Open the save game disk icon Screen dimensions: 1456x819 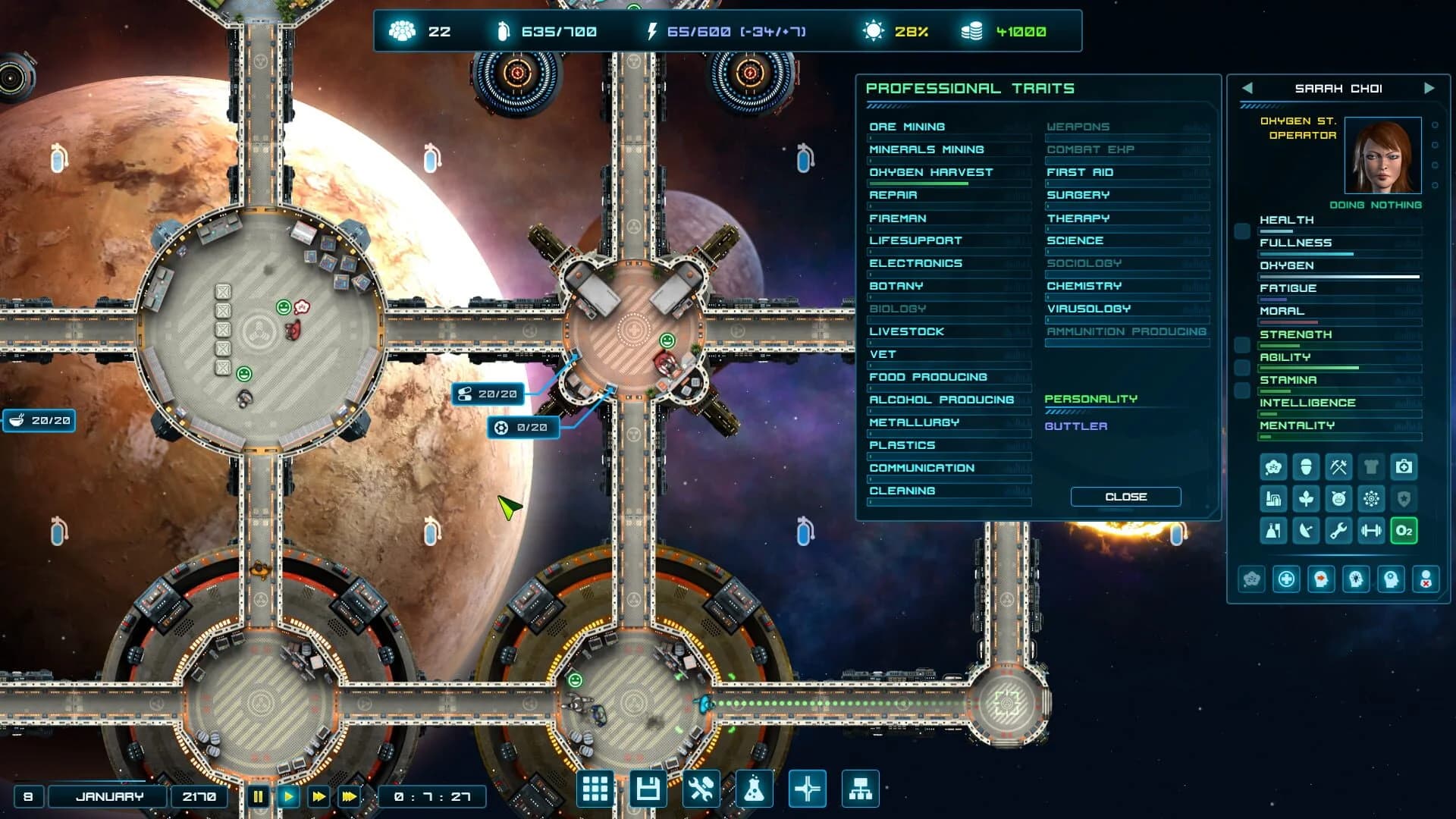click(x=648, y=789)
